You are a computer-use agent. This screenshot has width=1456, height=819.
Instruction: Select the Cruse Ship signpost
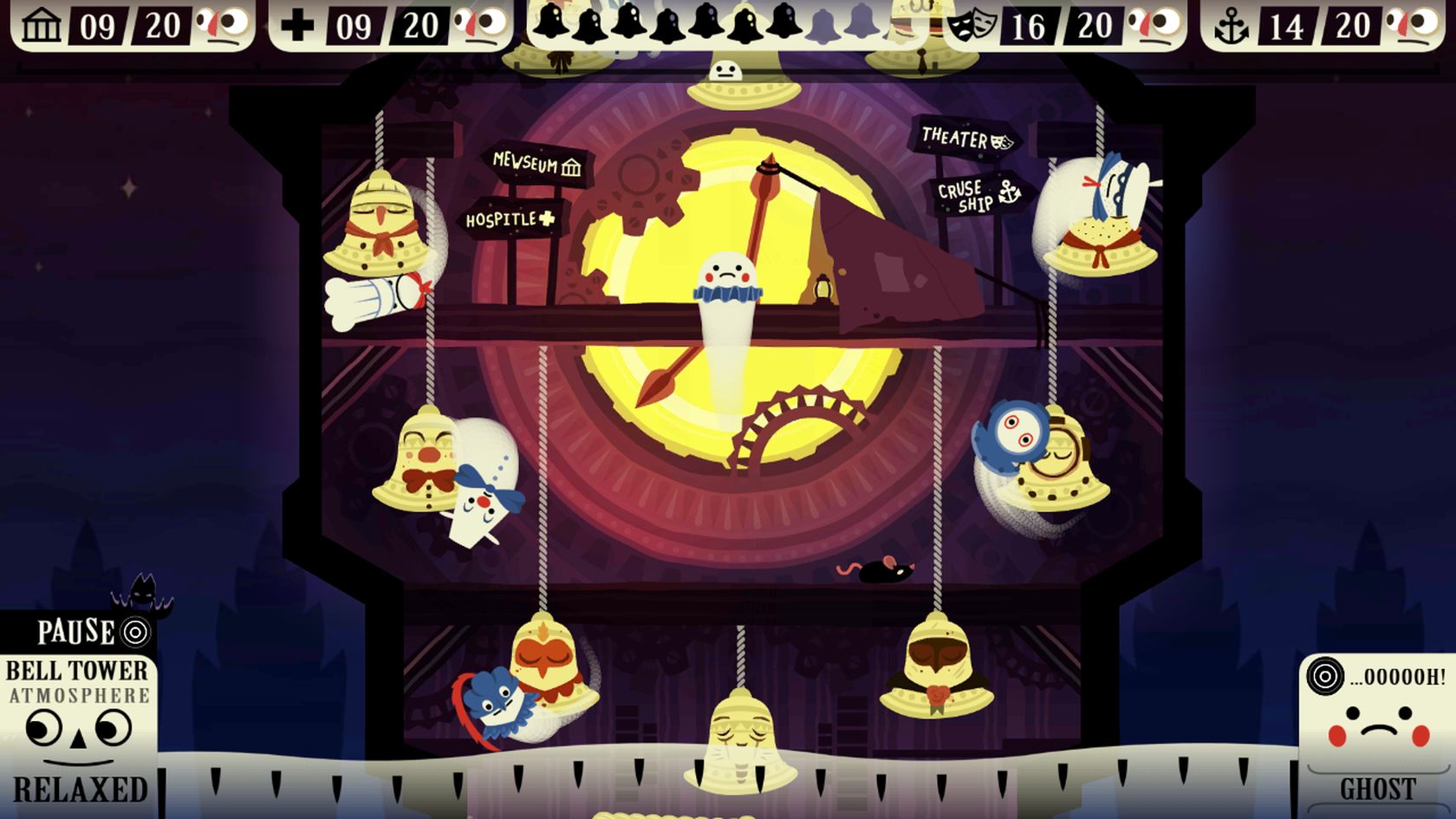pos(978,195)
